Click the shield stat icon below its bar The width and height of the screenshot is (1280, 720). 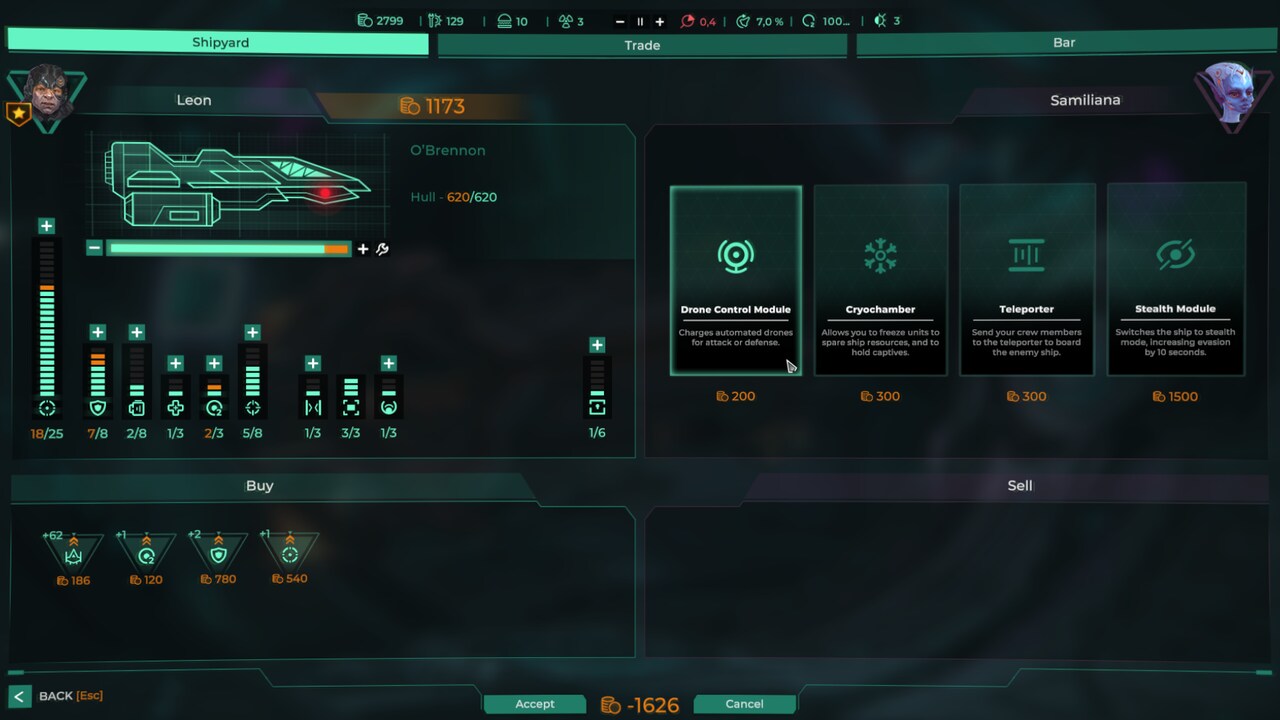[97, 407]
